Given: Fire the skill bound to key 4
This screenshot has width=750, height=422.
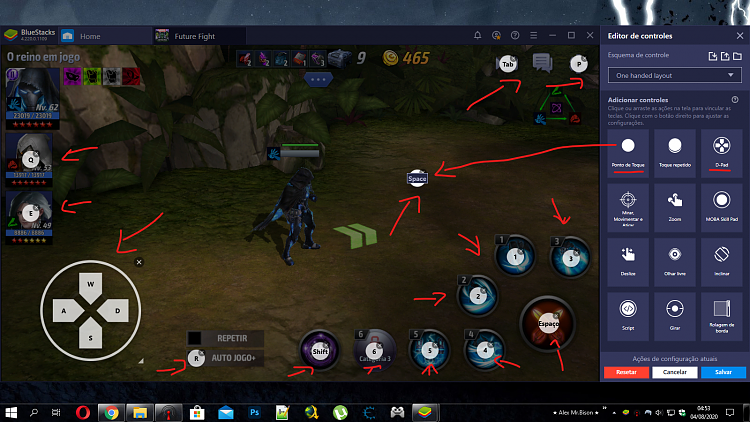Looking at the screenshot, I should coord(485,349).
